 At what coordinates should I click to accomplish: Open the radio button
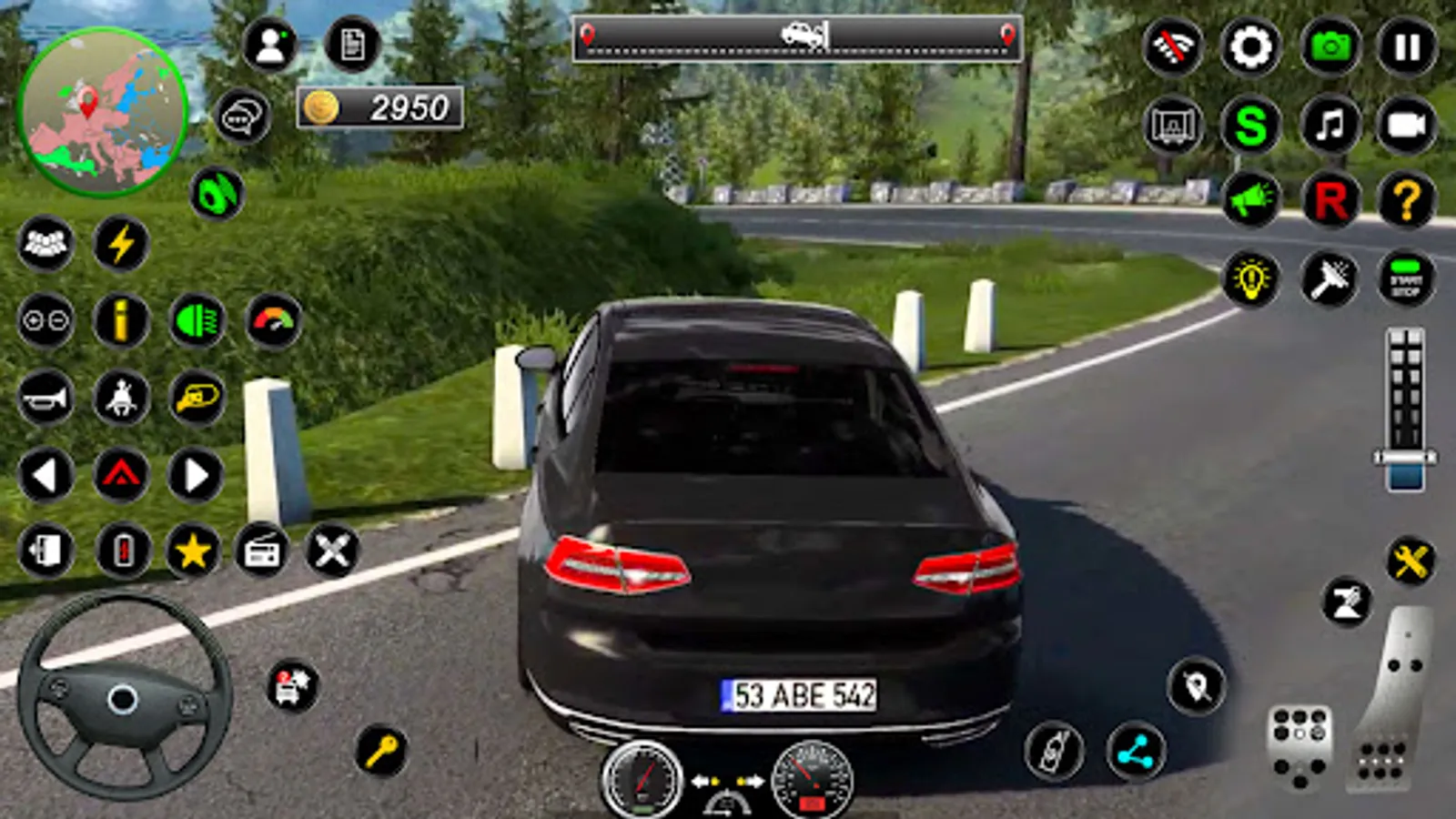262,551
